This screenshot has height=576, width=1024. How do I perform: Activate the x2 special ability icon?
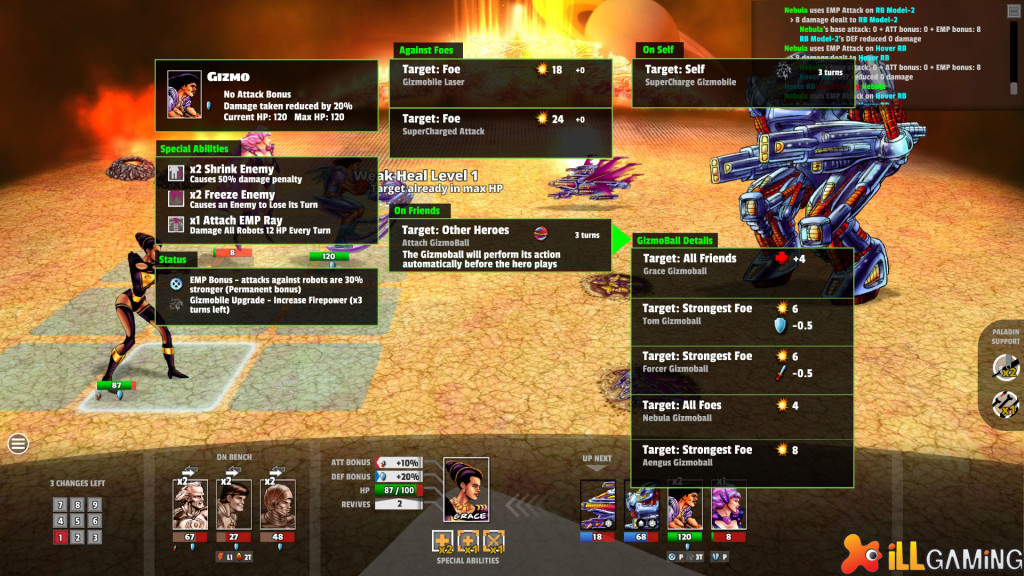pyautogui.click(x=443, y=541)
